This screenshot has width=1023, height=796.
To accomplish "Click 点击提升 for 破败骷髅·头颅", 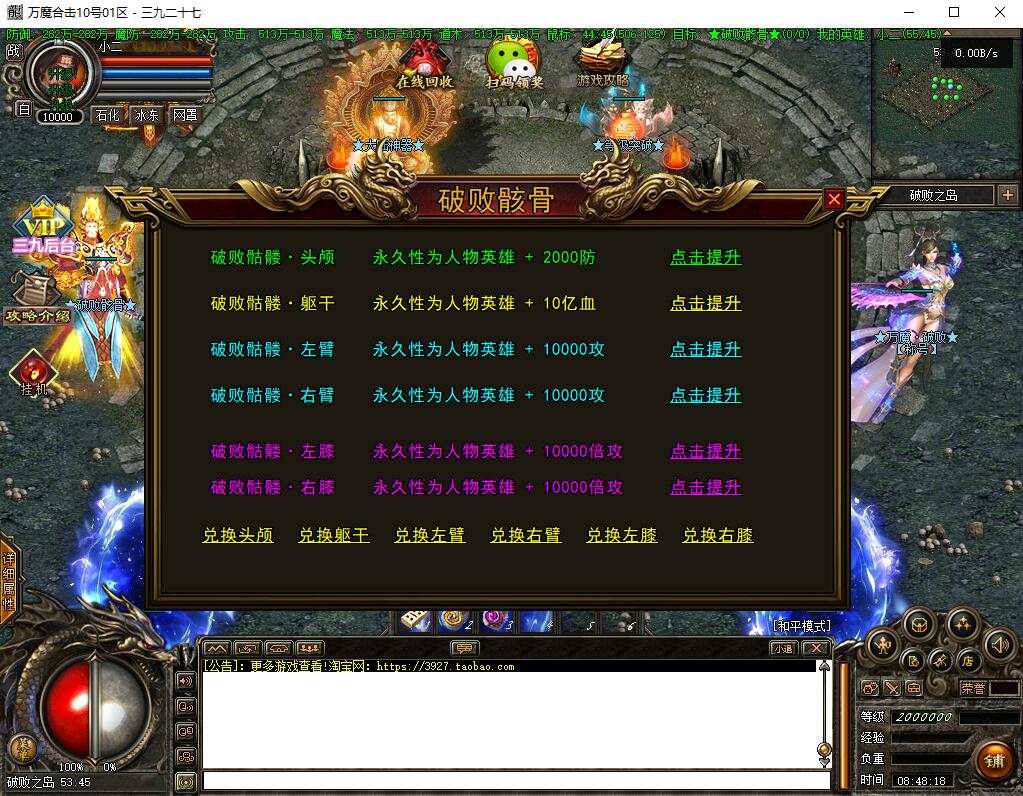I will coord(705,257).
